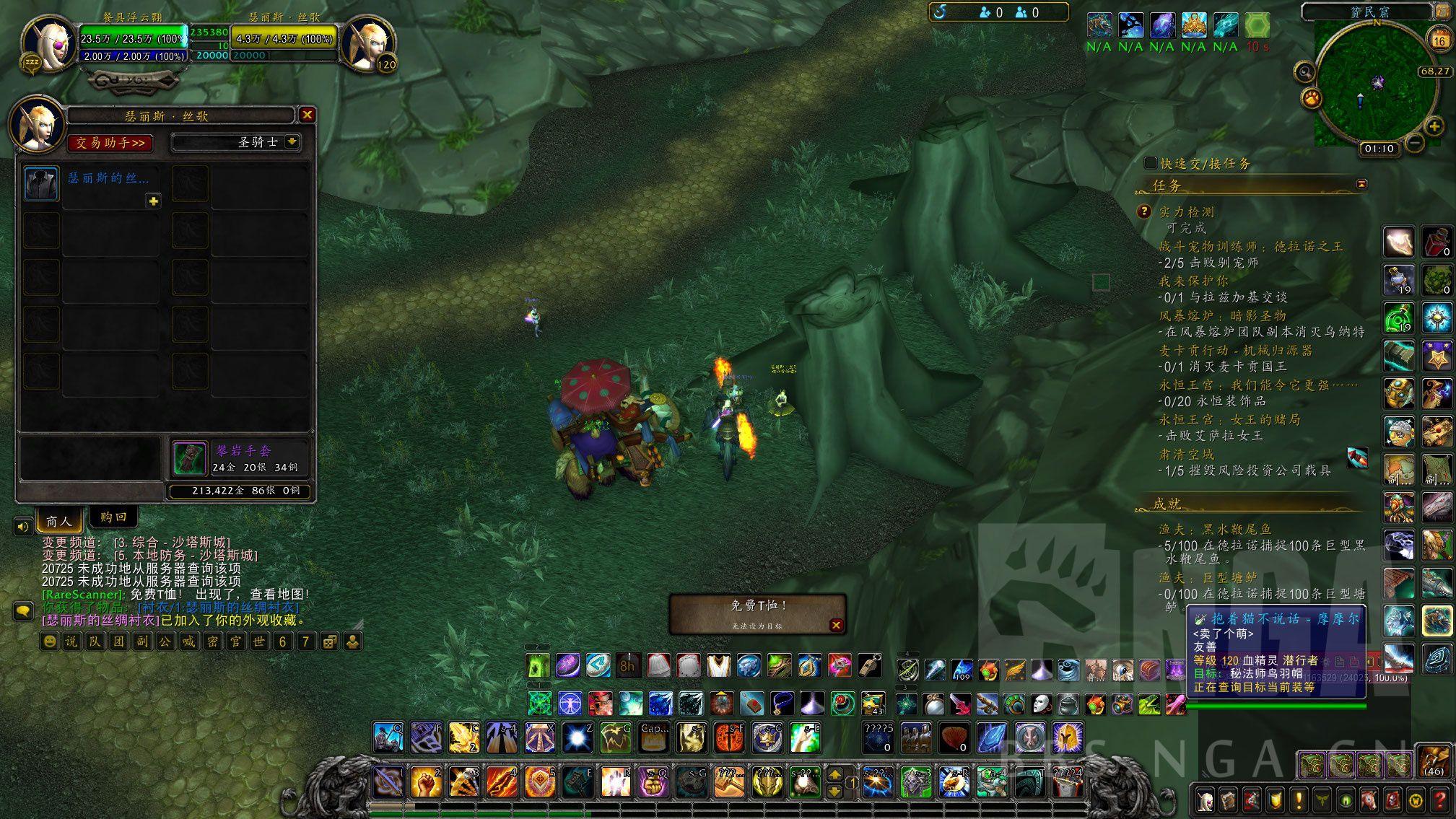
Task: Click the 世 world channel button
Action: coord(258,641)
